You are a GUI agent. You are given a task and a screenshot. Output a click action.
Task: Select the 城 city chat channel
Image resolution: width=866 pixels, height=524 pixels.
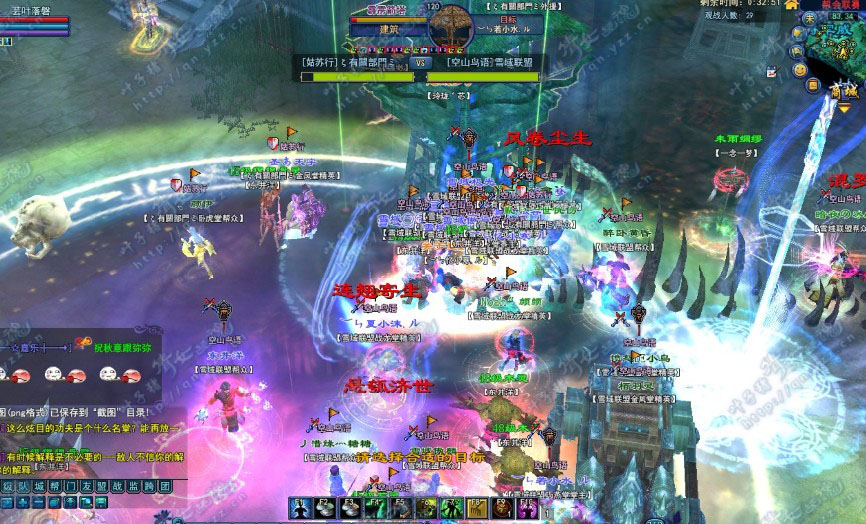tap(40, 486)
